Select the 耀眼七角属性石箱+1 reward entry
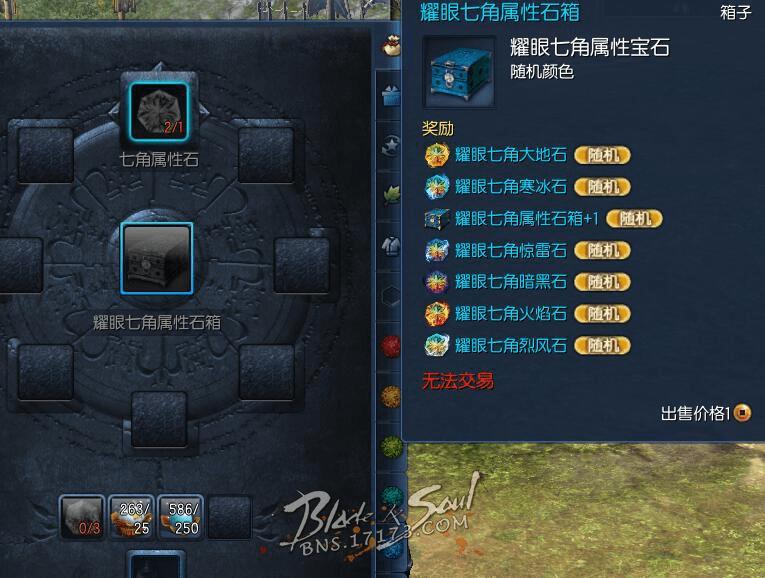The width and height of the screenshot is (765, 578). [525, 218]
